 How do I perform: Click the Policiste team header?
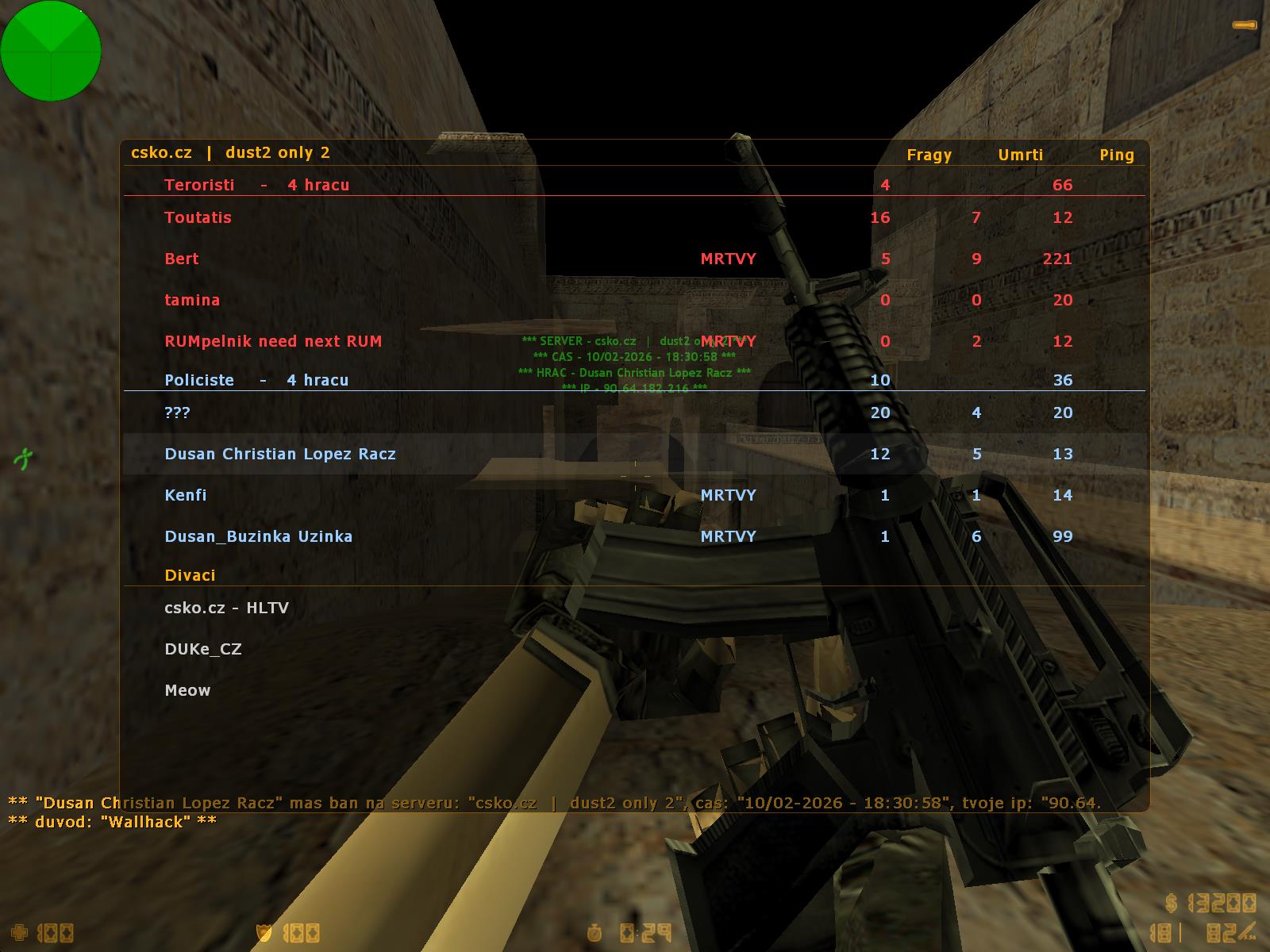coord(256,380)
